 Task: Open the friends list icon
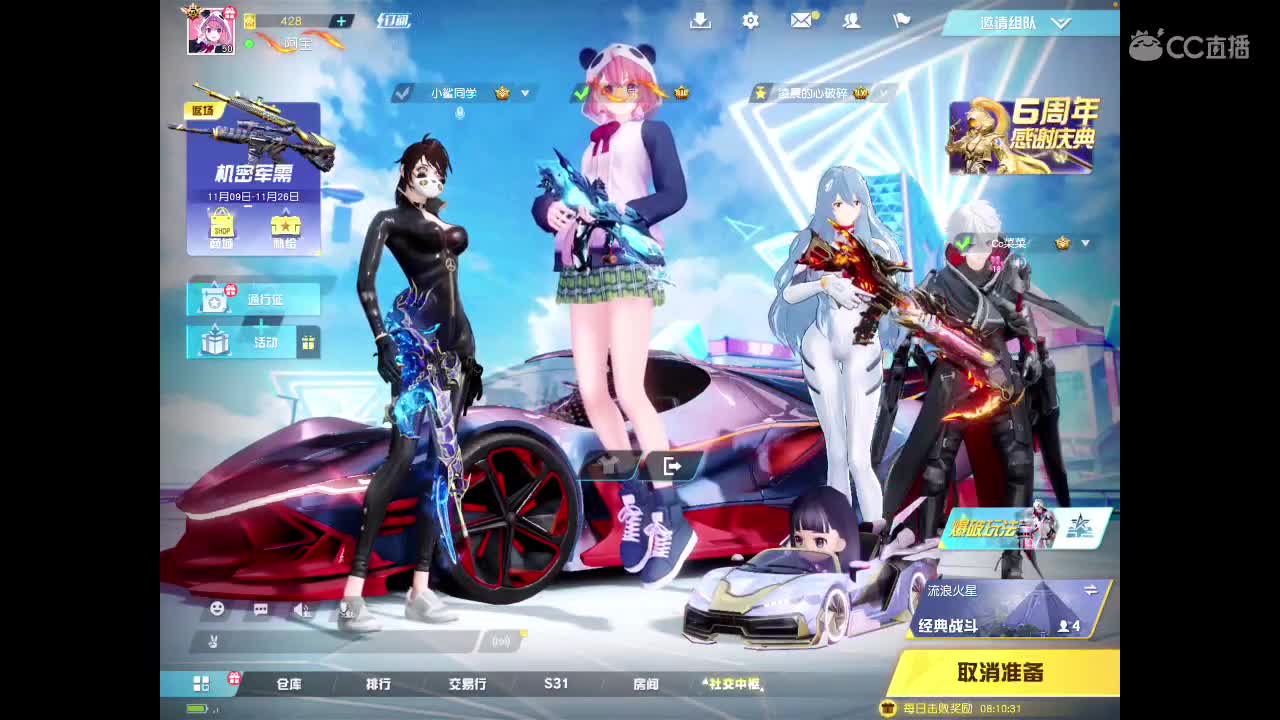coord(852,21)
